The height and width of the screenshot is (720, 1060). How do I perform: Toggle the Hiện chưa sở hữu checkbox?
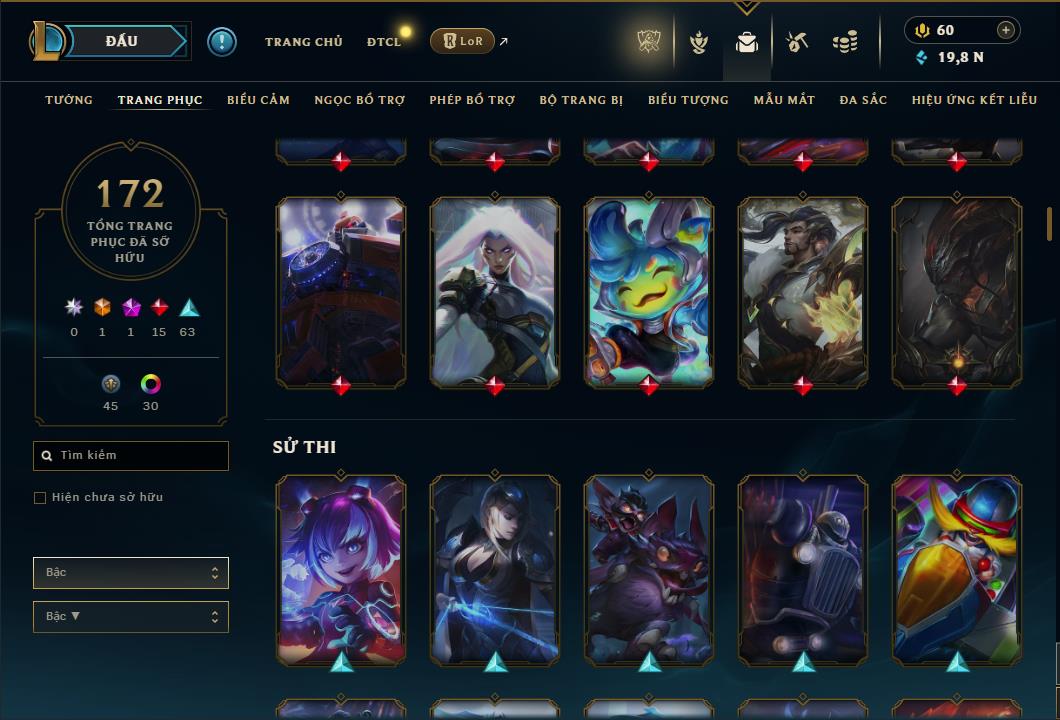[40, 498]
